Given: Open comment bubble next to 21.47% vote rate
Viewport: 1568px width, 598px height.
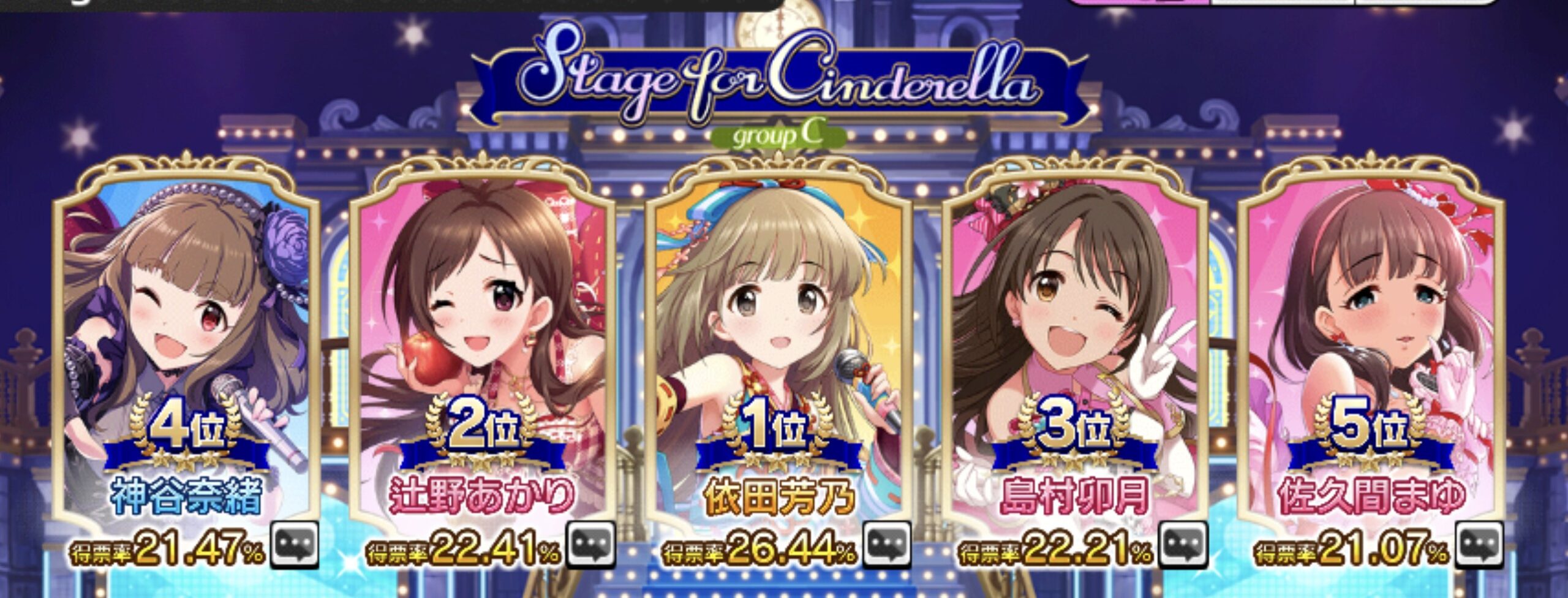Looking at the screenshot, I should pyautogui.click(x=295, y=545).
